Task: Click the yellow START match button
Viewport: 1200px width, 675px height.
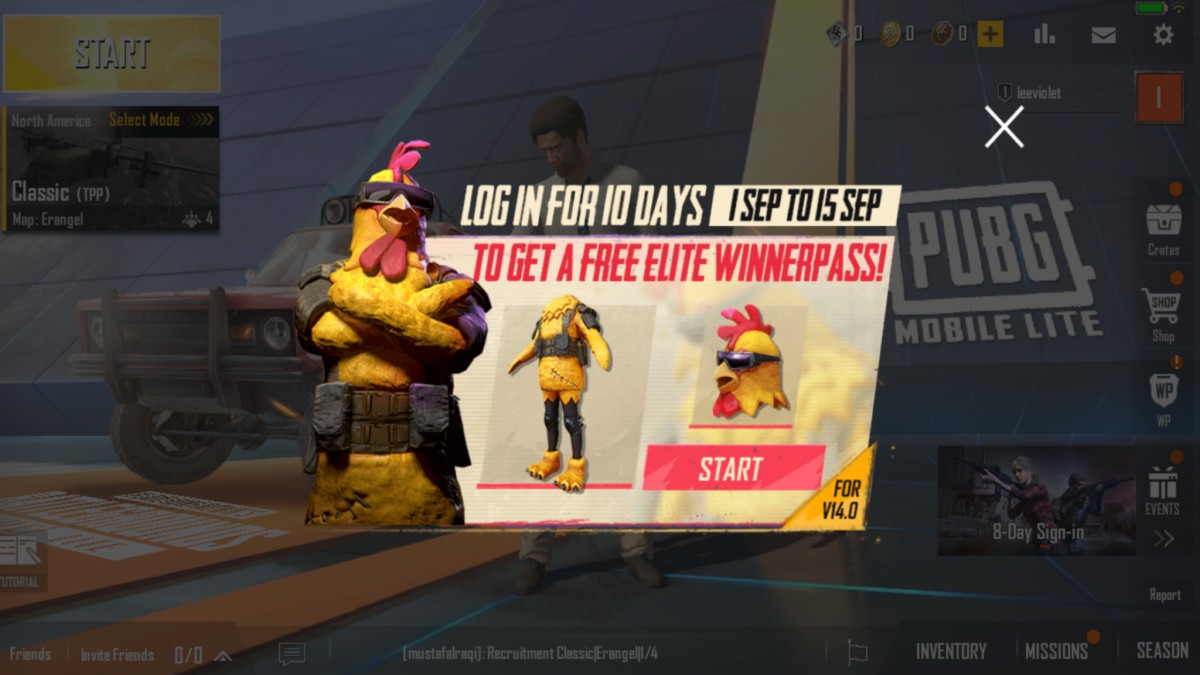Action: coord(112,53)
